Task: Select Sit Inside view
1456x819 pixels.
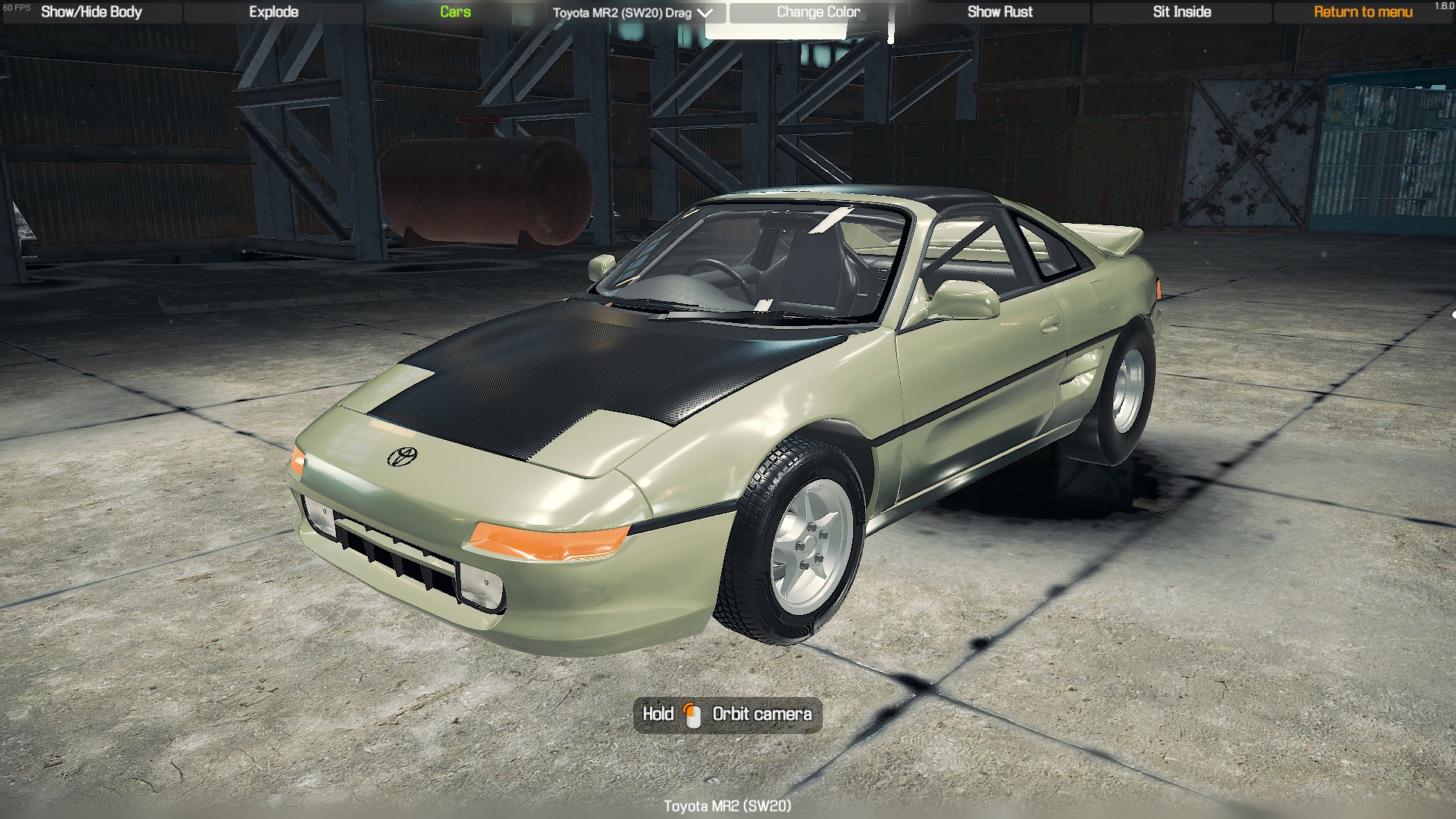Action: (1181, 12)
